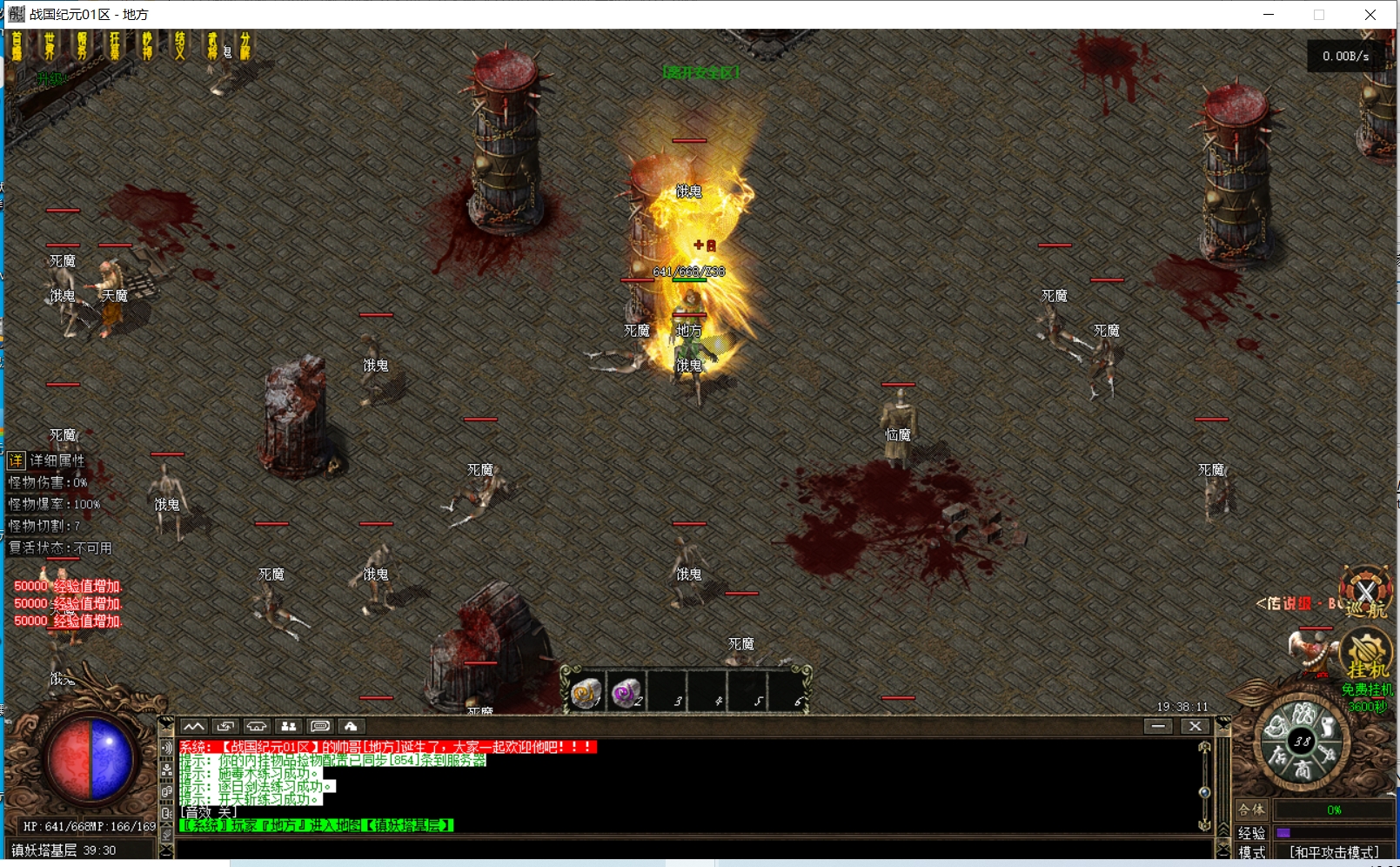Click the 合体 merge button
Viewport: 1400px width, 867px height.
(1251, 810)
